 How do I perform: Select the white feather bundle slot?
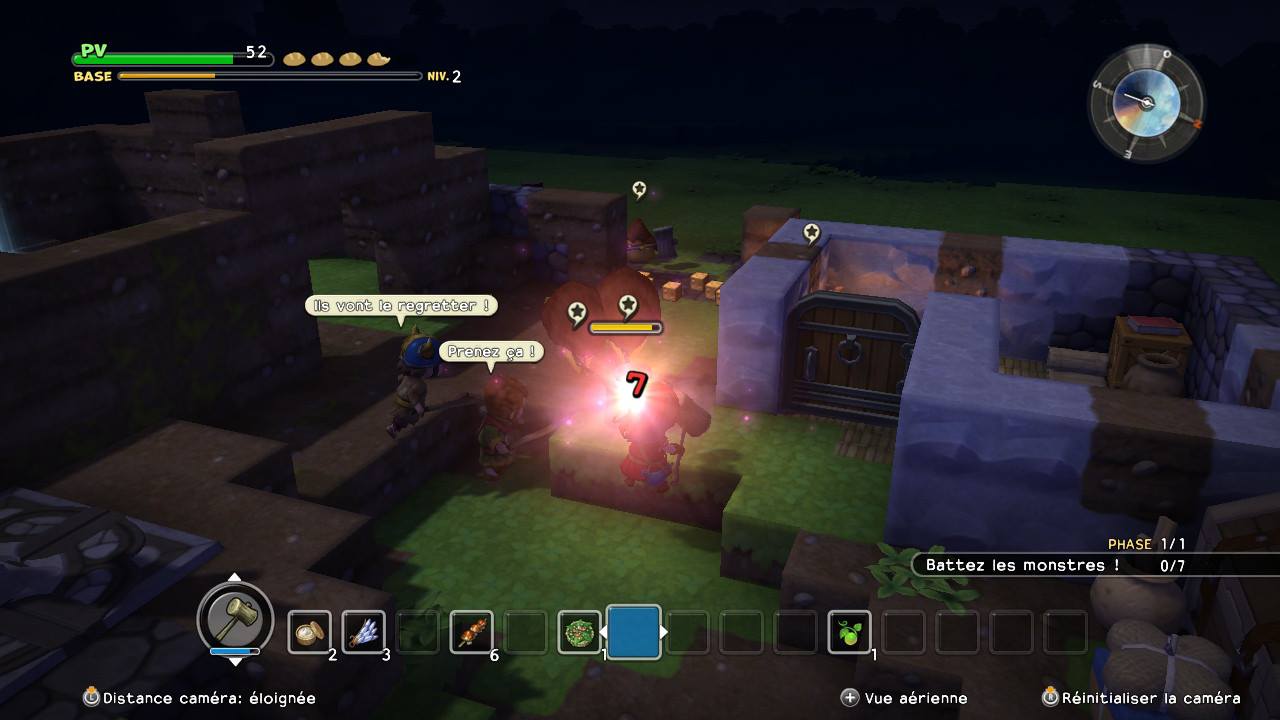363,632
